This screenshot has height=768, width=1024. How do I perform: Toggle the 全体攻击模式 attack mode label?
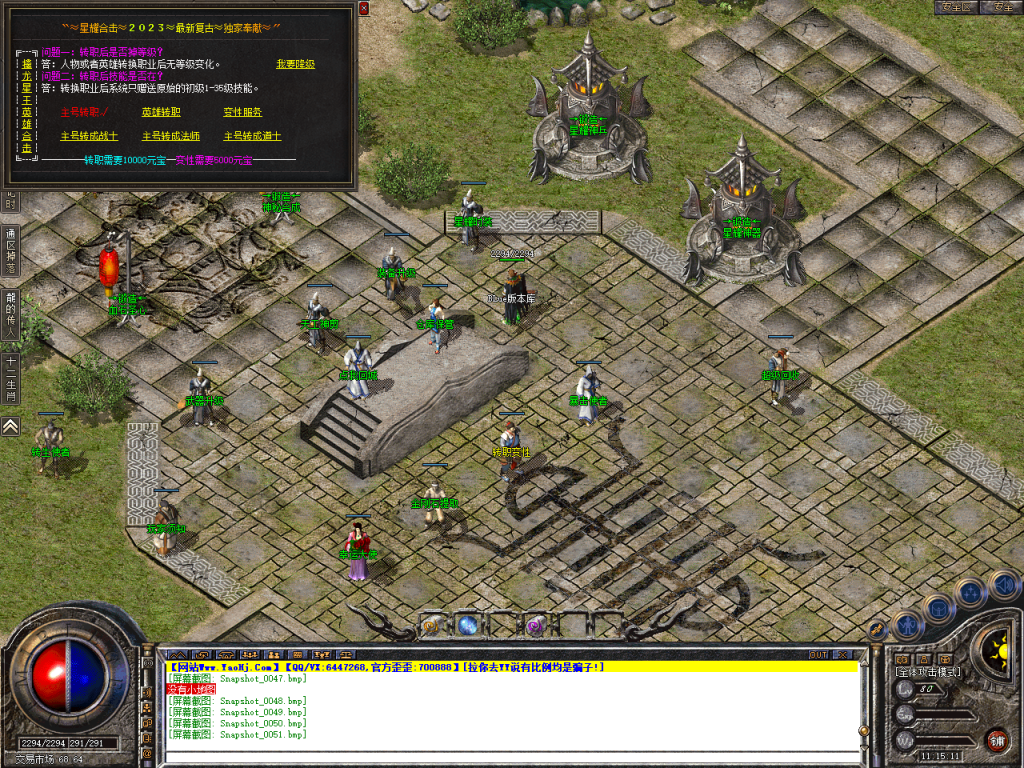928,672
